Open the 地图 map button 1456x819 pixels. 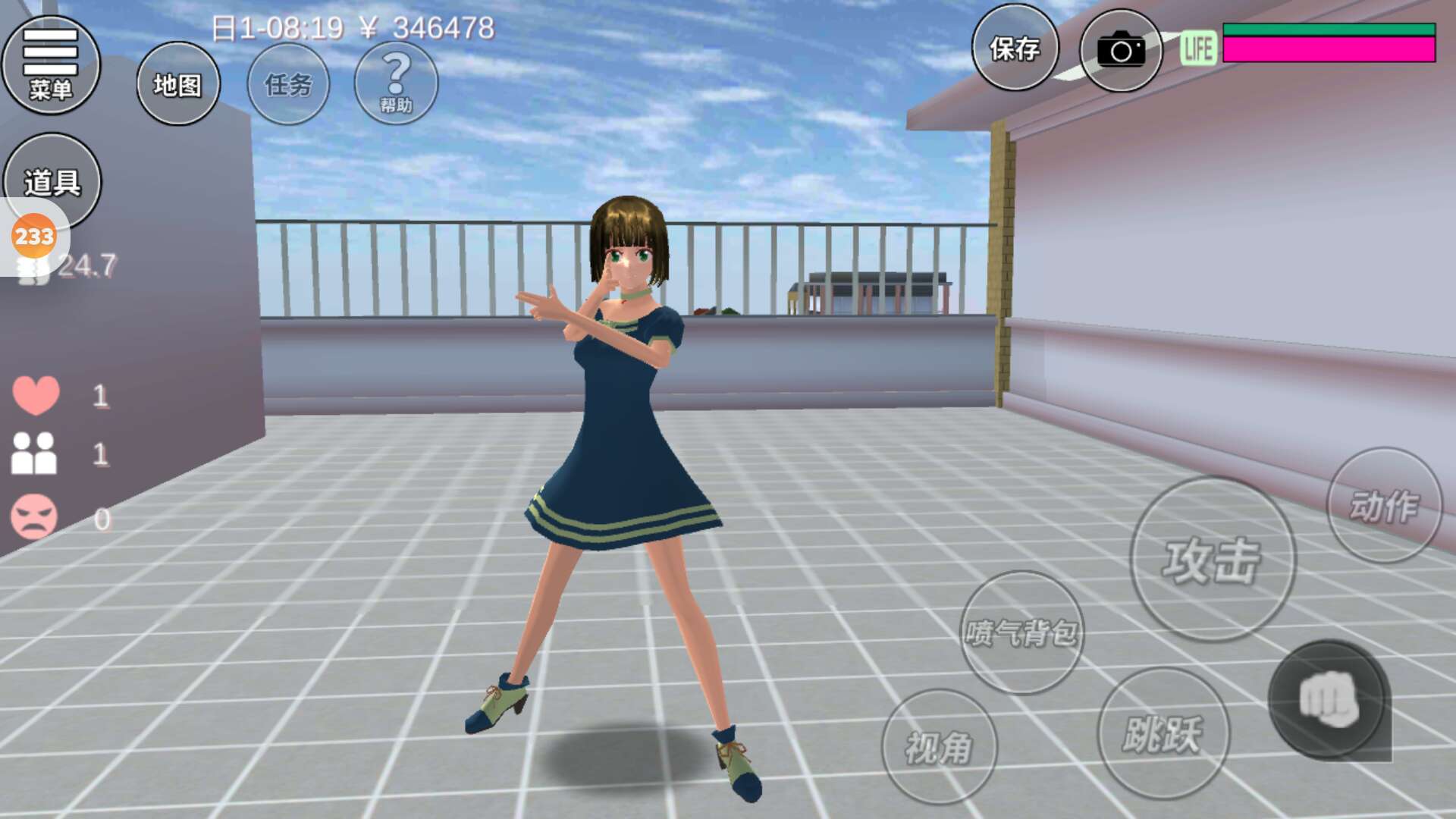click(x=178, y=84)
